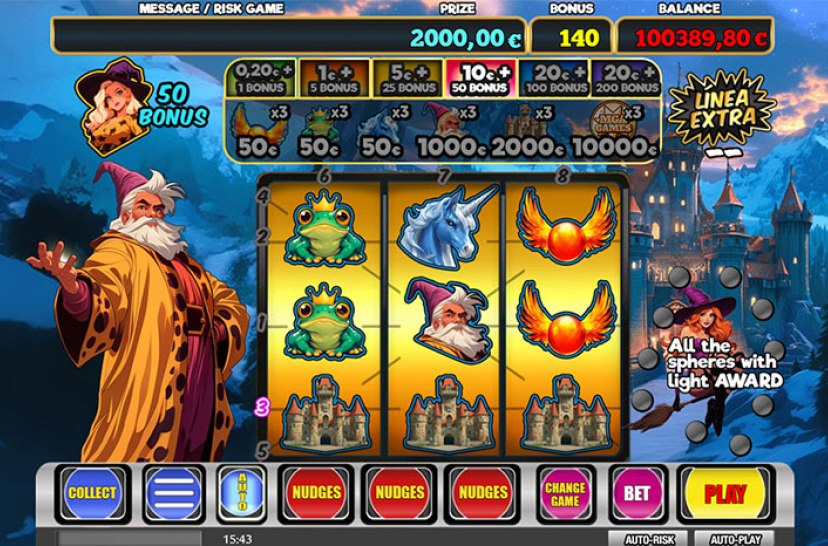Image resolution: width=828 pixels, height=546 pixels.
Task: Collect the current prize winnings
Action: 92,493
